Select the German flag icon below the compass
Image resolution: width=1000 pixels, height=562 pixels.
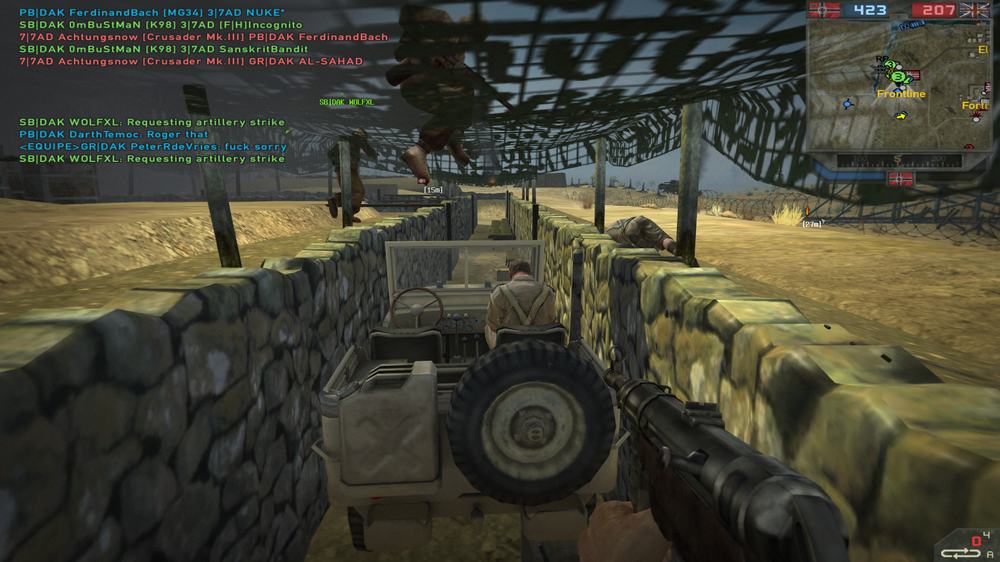pyautogui.click(x=900, y=179)
